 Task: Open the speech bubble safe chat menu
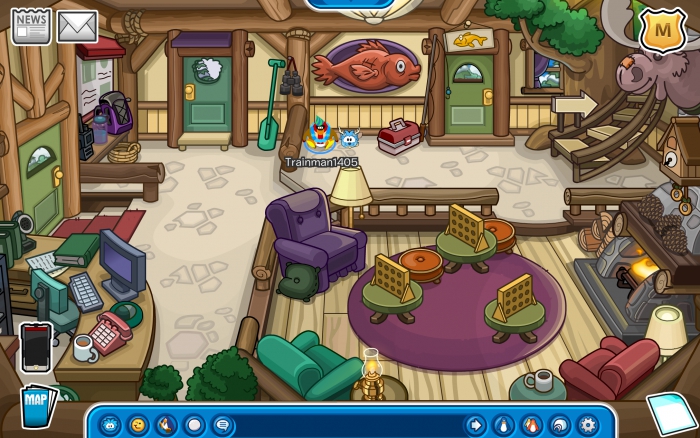tap(222, 424)
